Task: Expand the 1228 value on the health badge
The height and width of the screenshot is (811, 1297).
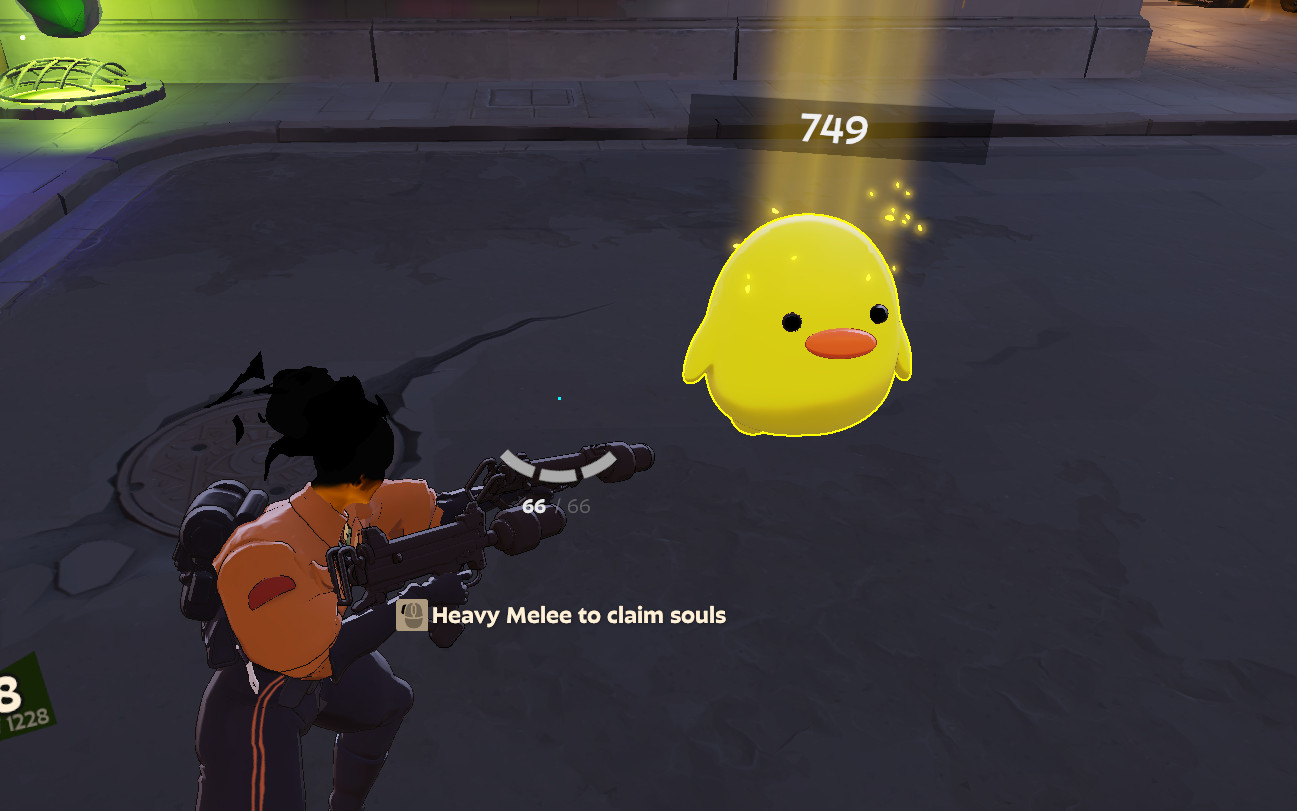Action: tap(27, 718)
